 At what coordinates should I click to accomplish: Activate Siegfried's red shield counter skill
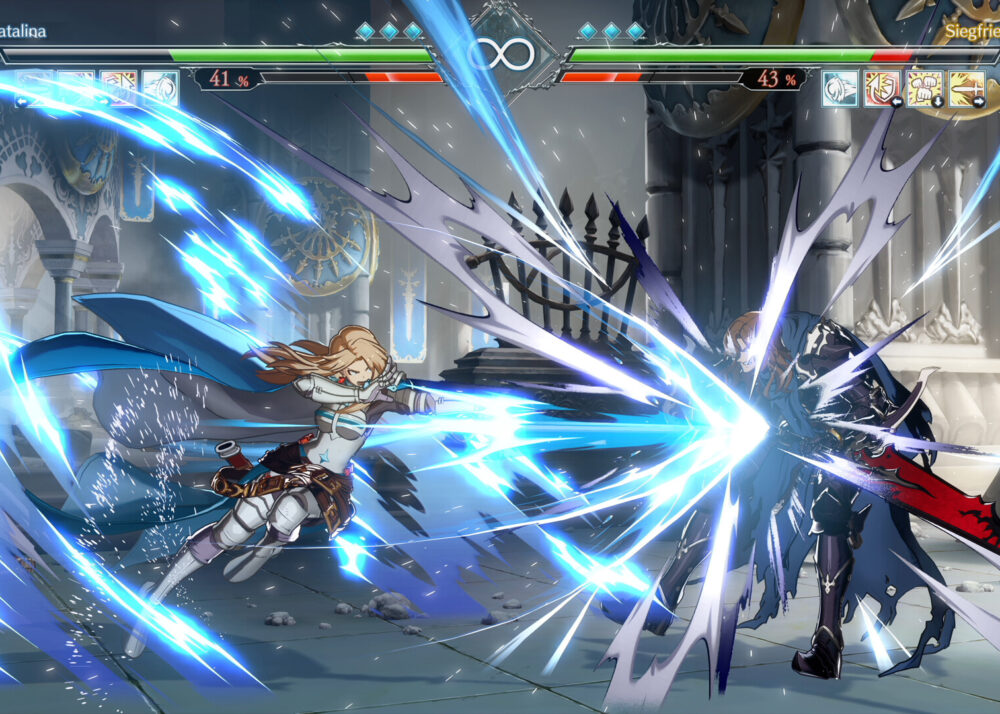(882, 88)
